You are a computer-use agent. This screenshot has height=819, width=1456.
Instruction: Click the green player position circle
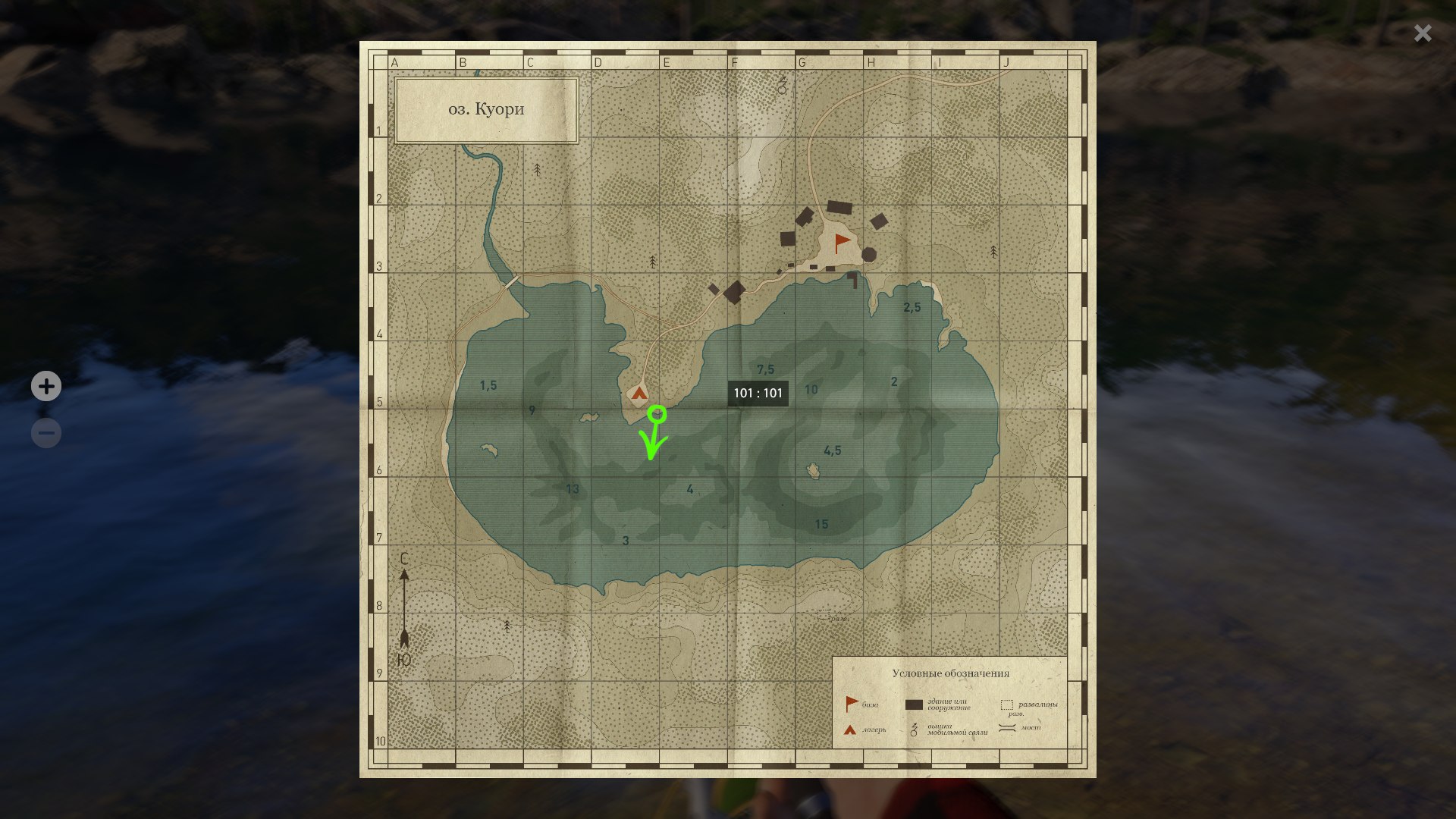point(657,414)
